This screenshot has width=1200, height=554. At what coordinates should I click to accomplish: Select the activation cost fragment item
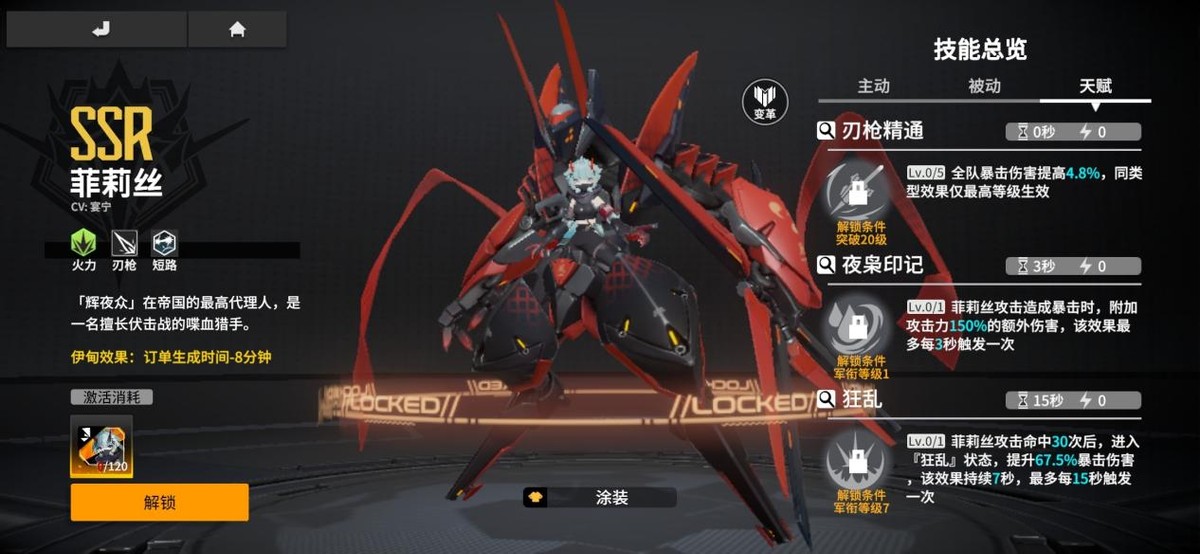click(101, 446)
